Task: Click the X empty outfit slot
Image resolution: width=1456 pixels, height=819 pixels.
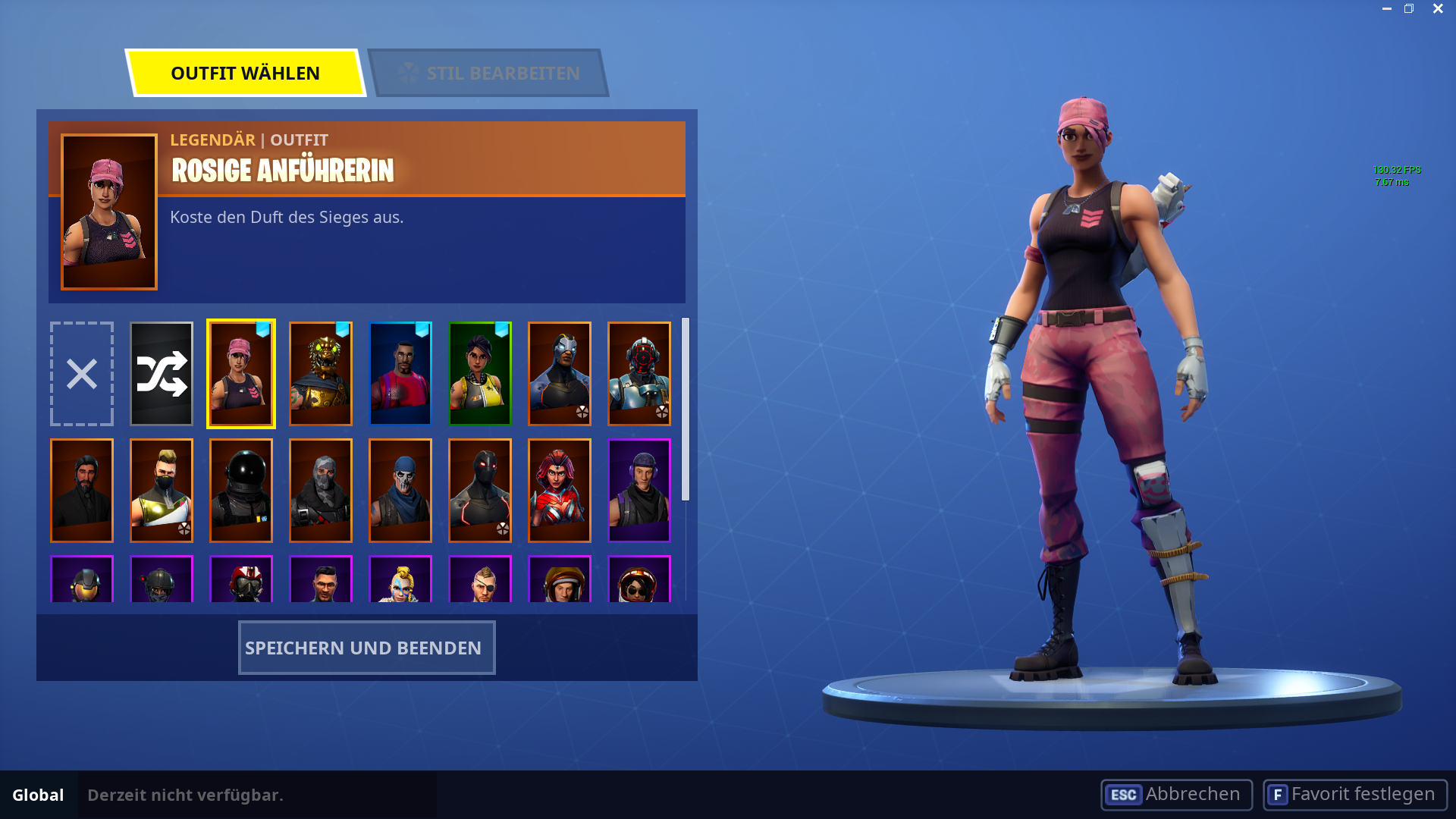Action: coord(81,373)
